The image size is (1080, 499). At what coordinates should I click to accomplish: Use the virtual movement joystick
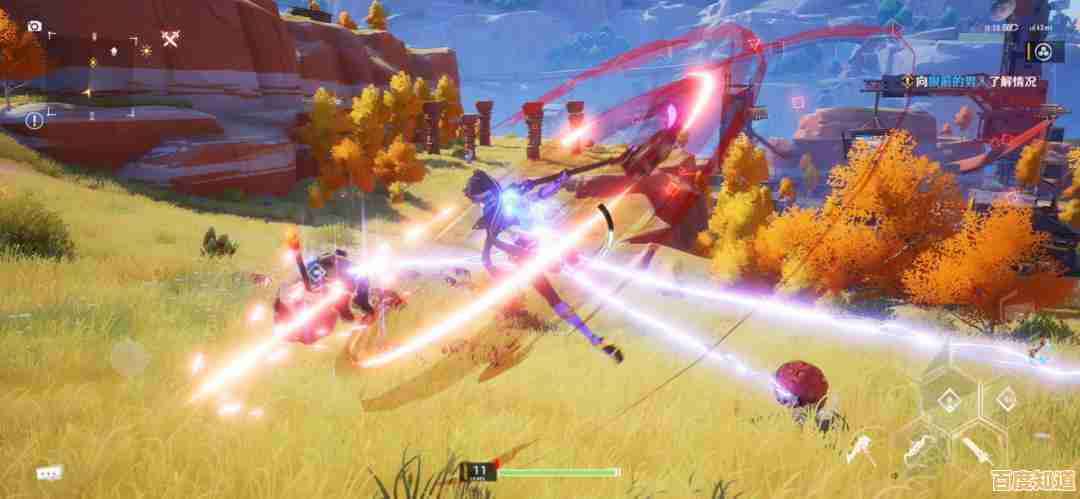click(129, 358)
